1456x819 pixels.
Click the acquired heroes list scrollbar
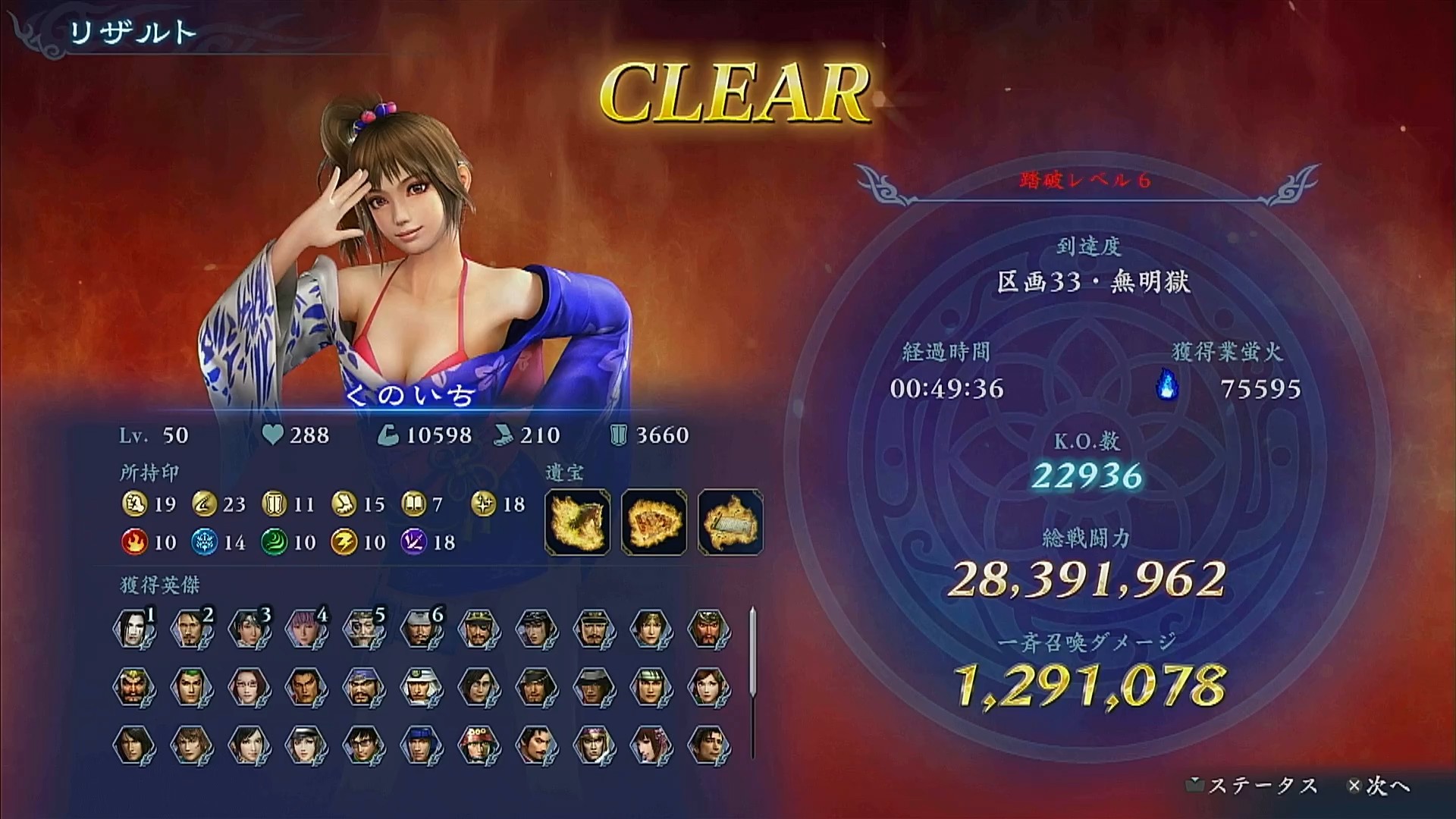(x=752, y=652)
